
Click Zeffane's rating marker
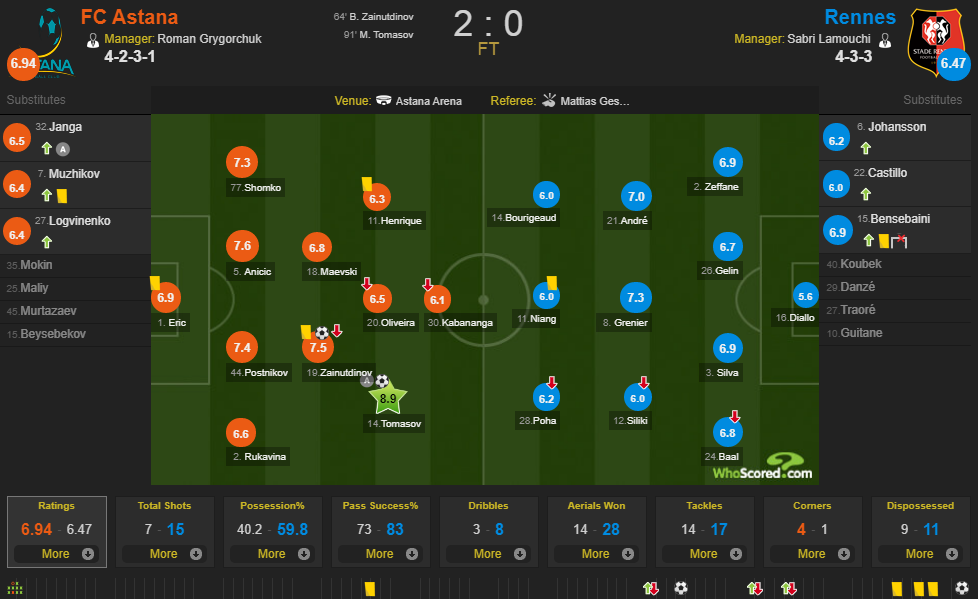point(727,162)
